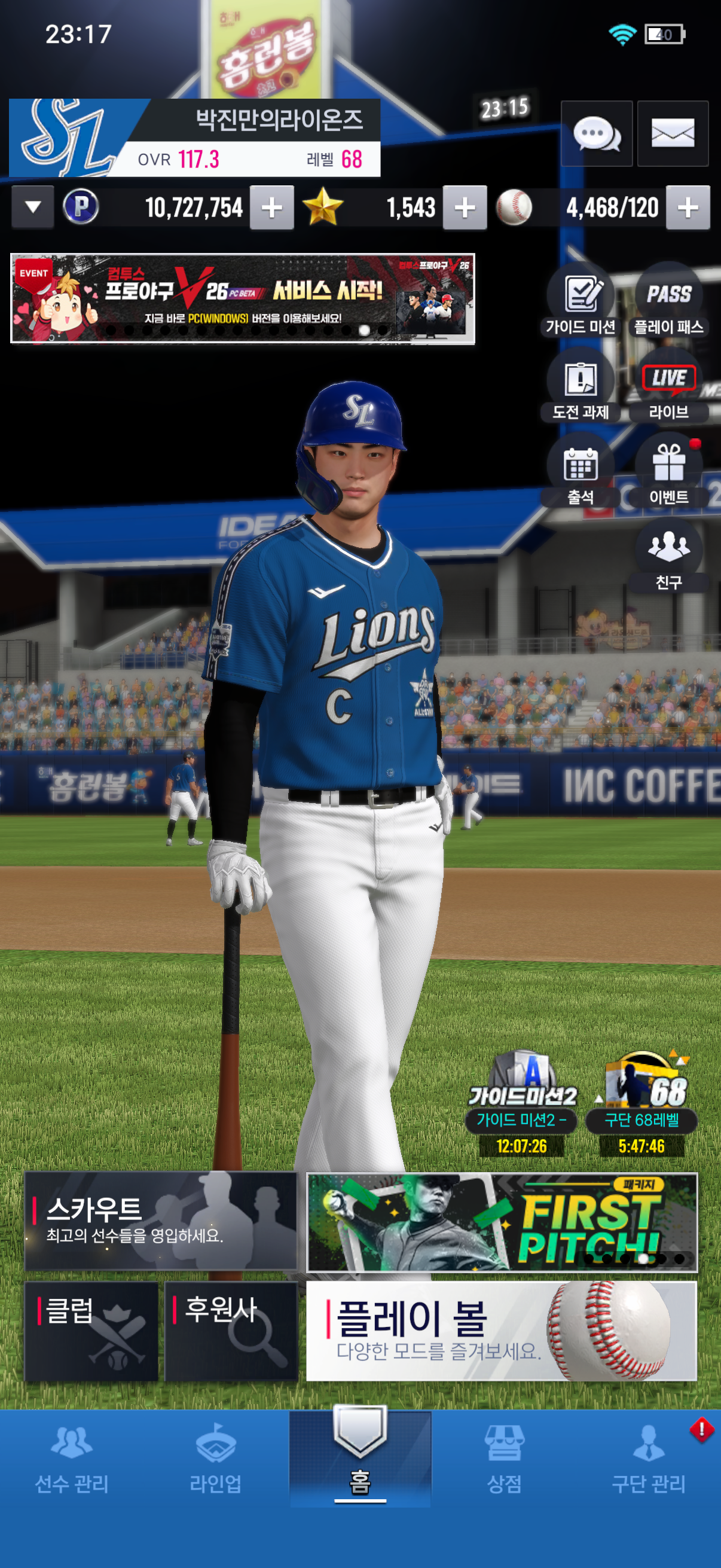Open 도전 과제 challenges

(581, 387)
